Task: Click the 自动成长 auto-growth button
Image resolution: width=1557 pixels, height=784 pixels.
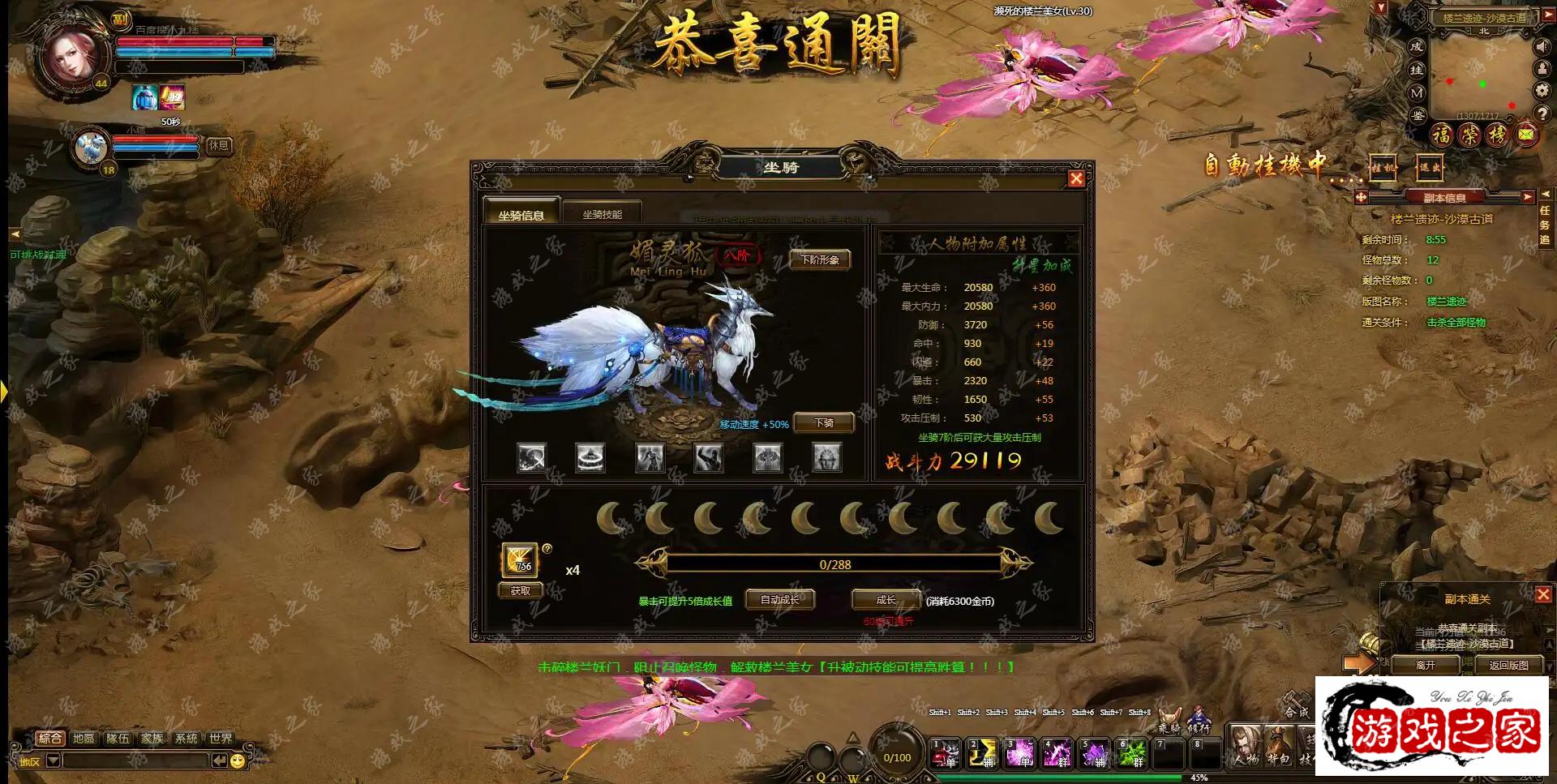Action: (x=778, y=599)
